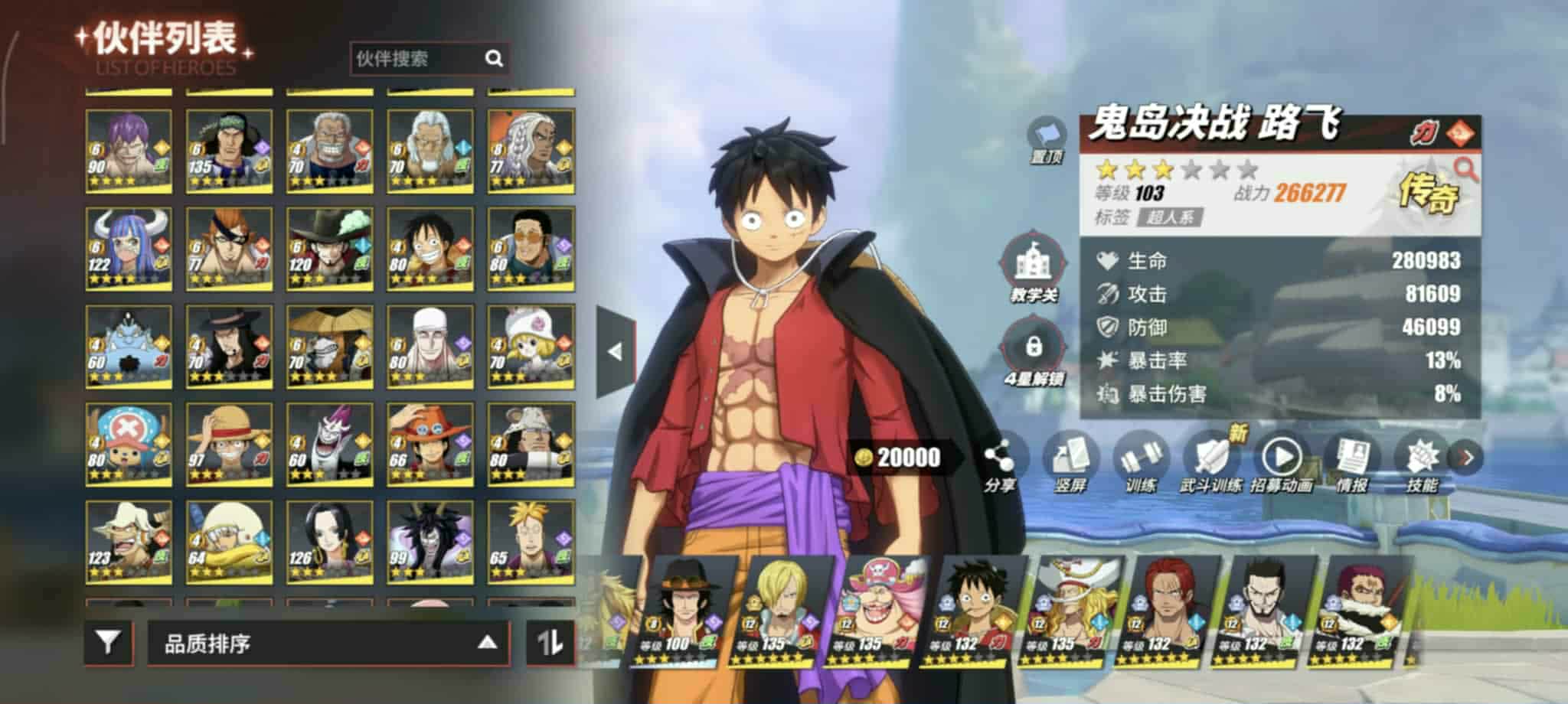Show more options with the right arrow

click(x=1466, y=458)
